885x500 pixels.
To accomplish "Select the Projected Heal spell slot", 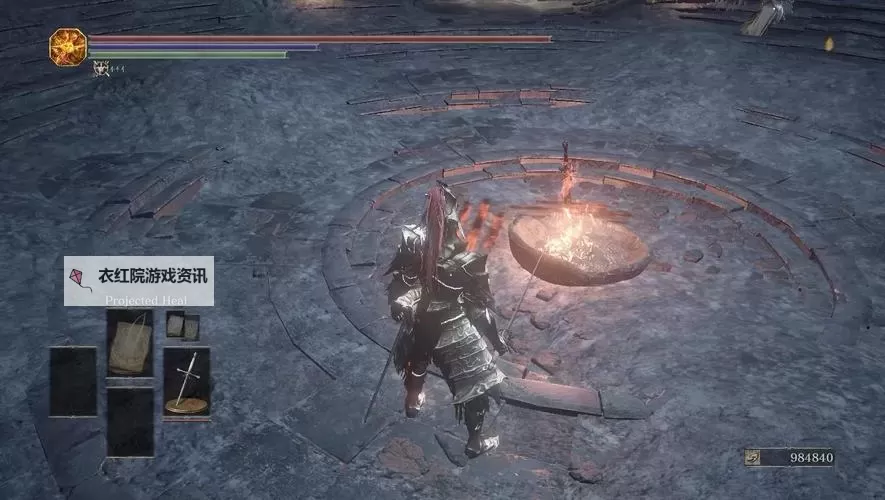I will tap(130, 342).
